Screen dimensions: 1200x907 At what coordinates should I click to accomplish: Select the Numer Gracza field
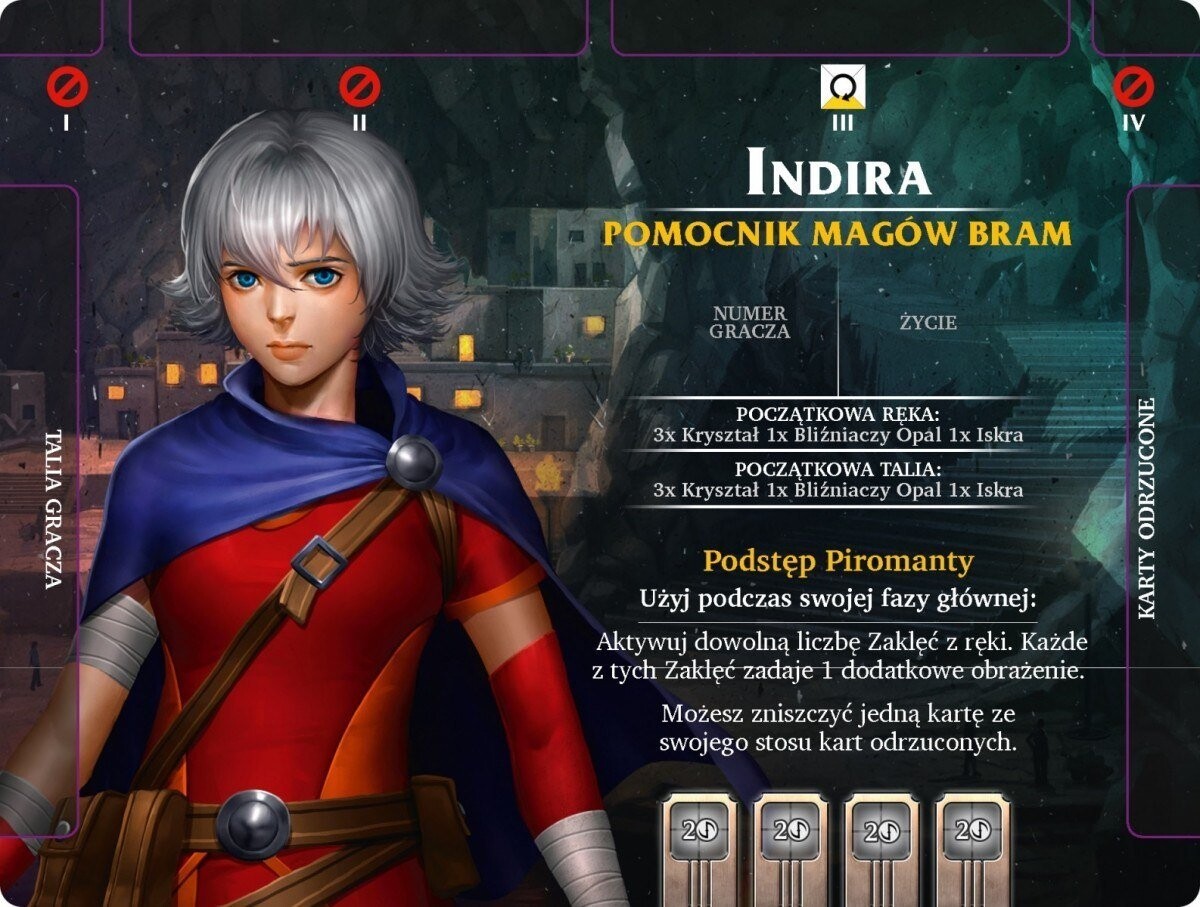click(x=750, y=323)
